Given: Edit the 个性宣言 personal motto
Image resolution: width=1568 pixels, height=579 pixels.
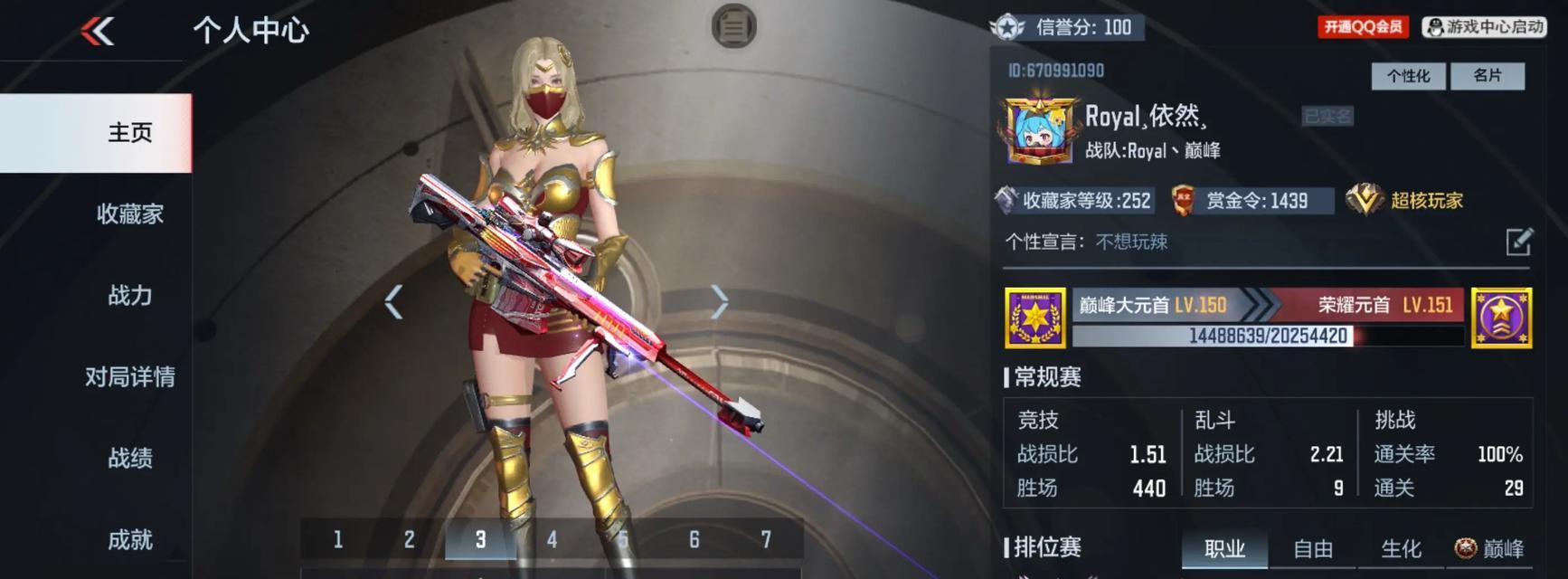Looking at the screenshot, I should tap(1518, 242).
